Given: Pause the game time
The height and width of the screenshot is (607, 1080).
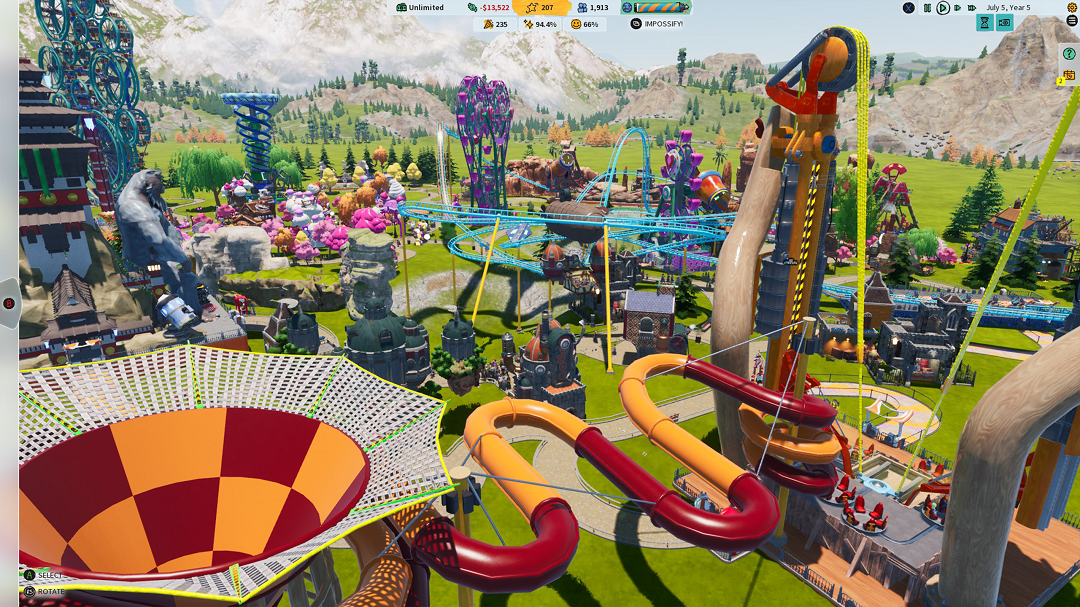Looking at the screenshot, I should coord(927,8).
